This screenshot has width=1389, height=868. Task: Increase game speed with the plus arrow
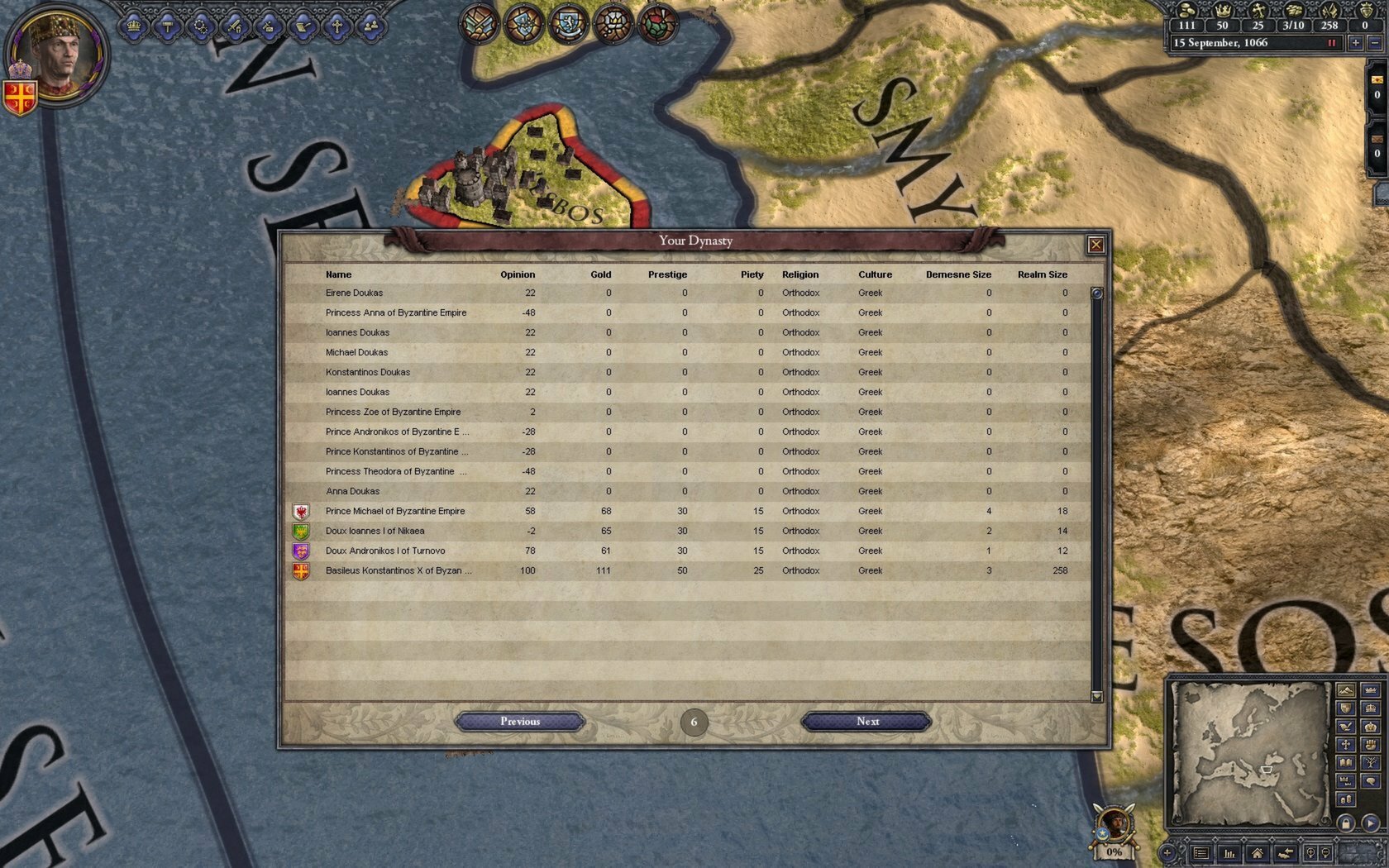tap(1356, 43)
